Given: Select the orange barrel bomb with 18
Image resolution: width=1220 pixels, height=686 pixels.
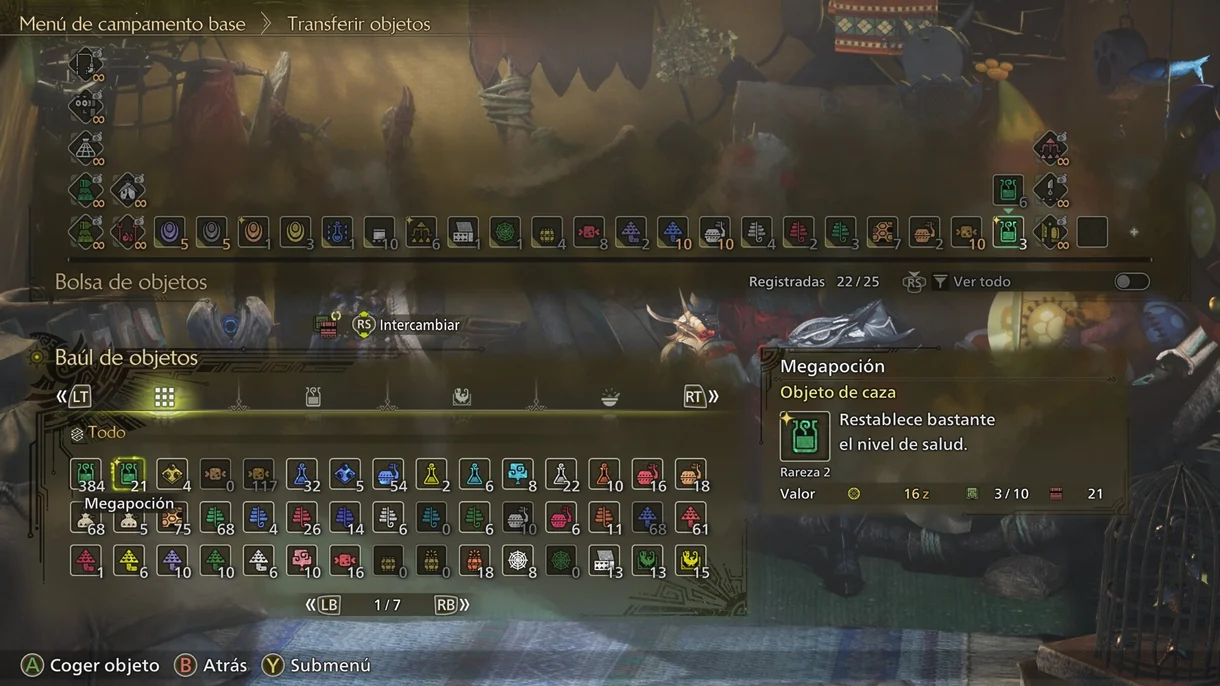Looking at the screenshot, I should pos(690,473).
